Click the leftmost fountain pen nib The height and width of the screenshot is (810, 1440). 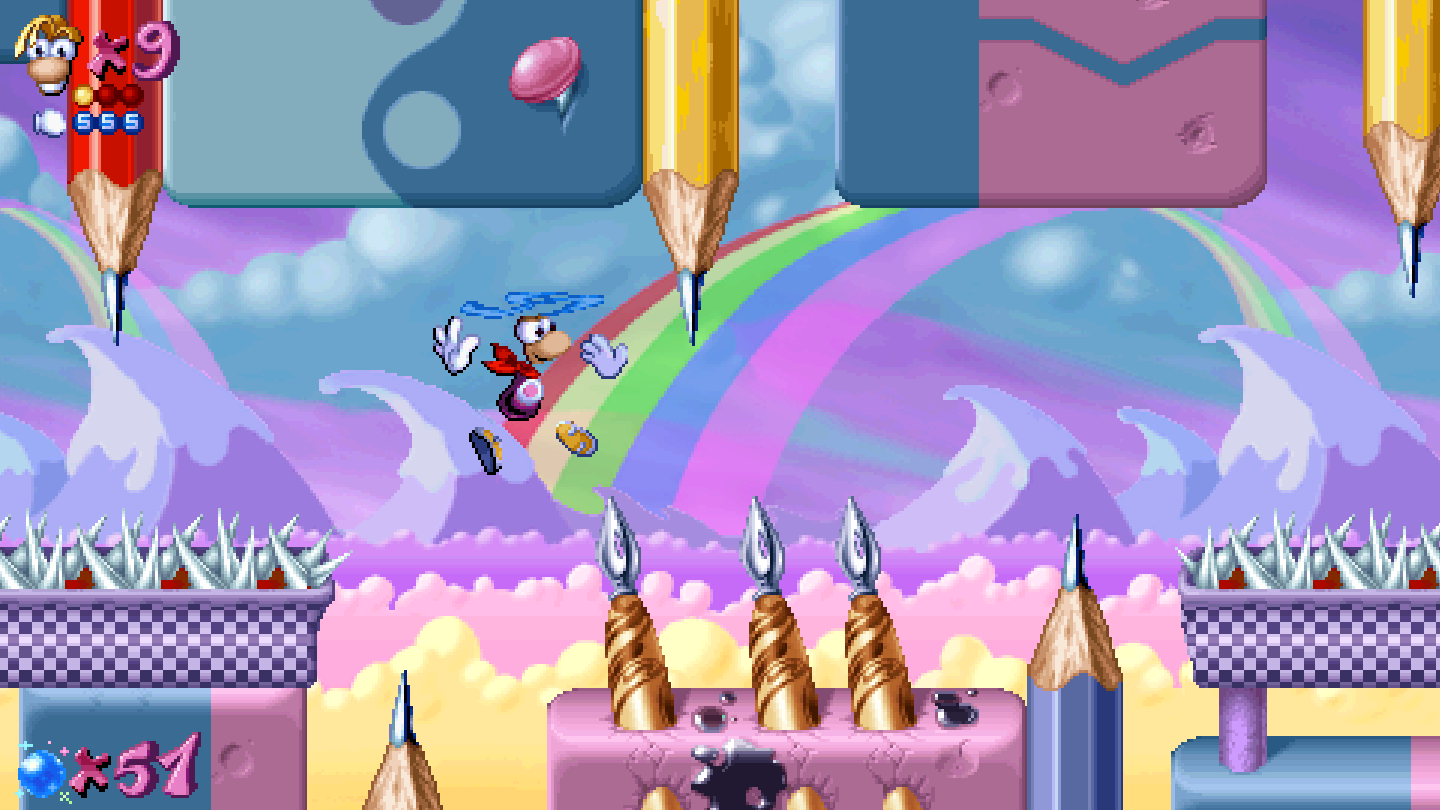pos(620,545)
